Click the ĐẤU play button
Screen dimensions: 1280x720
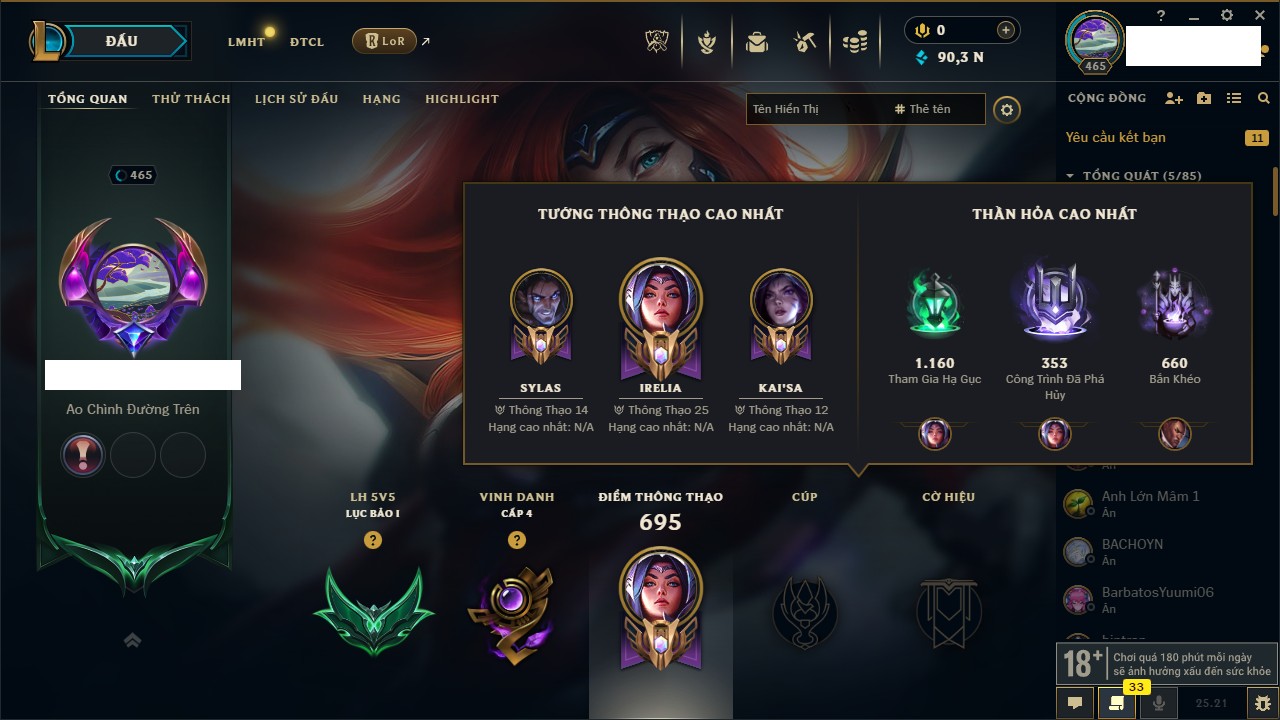pyautogui.click(x=121, y=41)
